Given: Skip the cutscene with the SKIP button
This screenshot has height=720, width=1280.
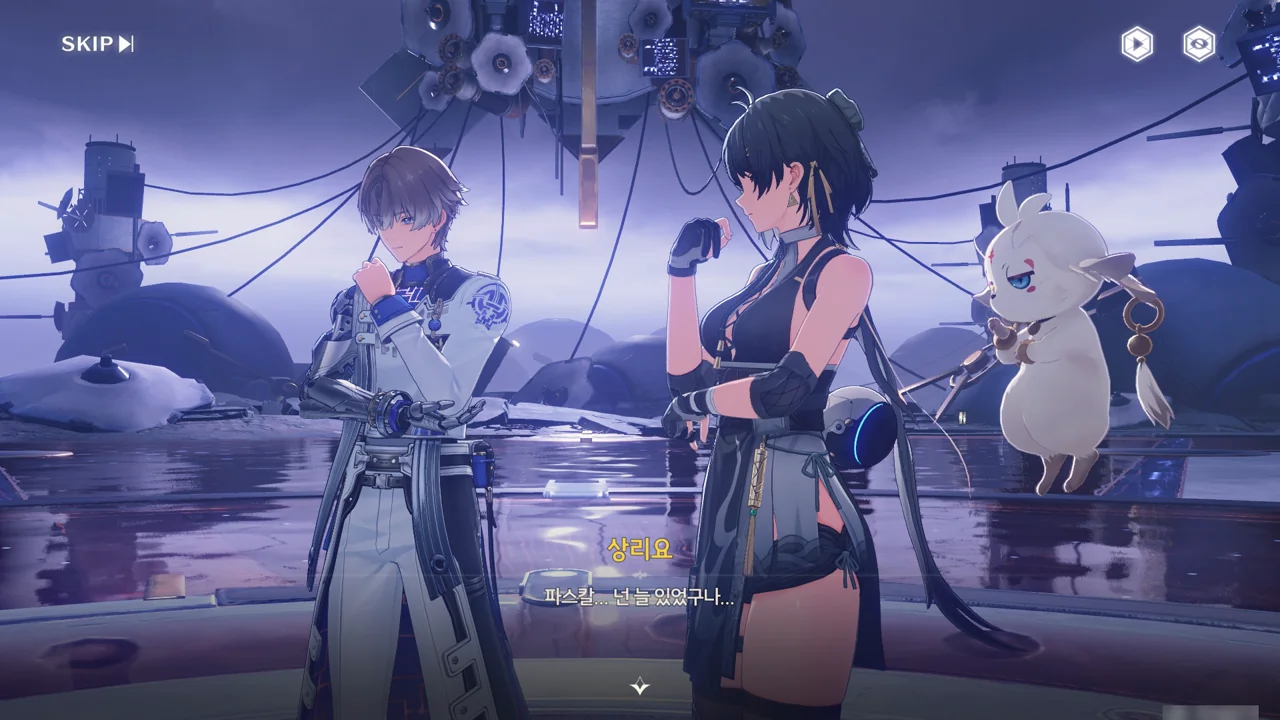Looking at the screenshot, I should pyautogui.click(x=97, y=44).
